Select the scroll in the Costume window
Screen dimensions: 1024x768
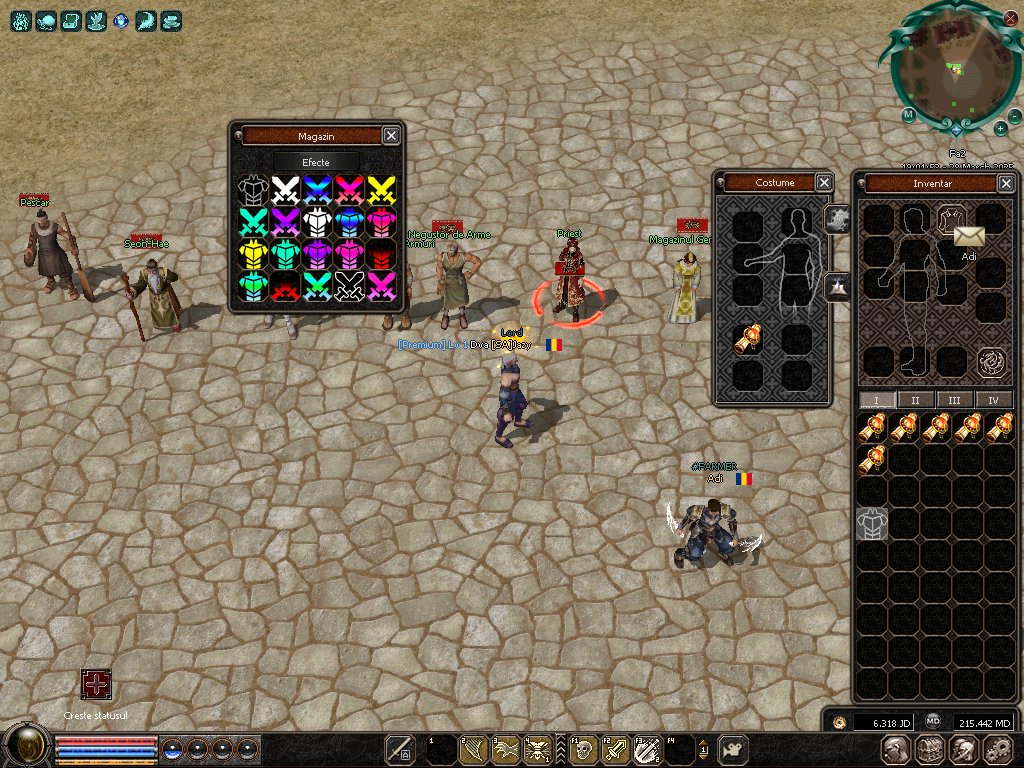pyautogui.click(x=747, y=341)
